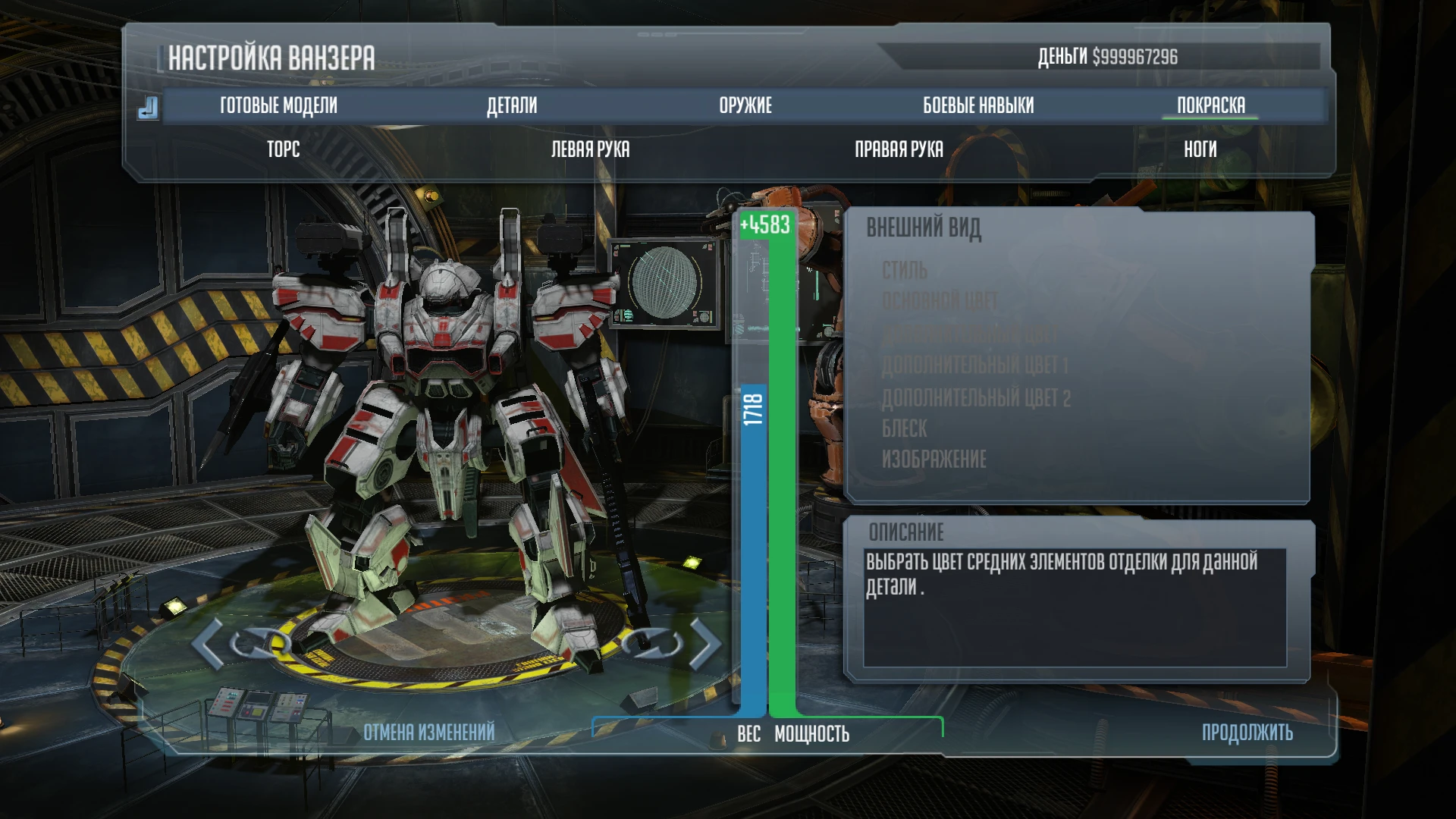Image resolution: width=1456 pixels, height=819 pixels.
Task: Open the СТИЛЬ option in ВНЕШНИЙ ВИД
Action: pyautogui.click(x=904, y=271)
